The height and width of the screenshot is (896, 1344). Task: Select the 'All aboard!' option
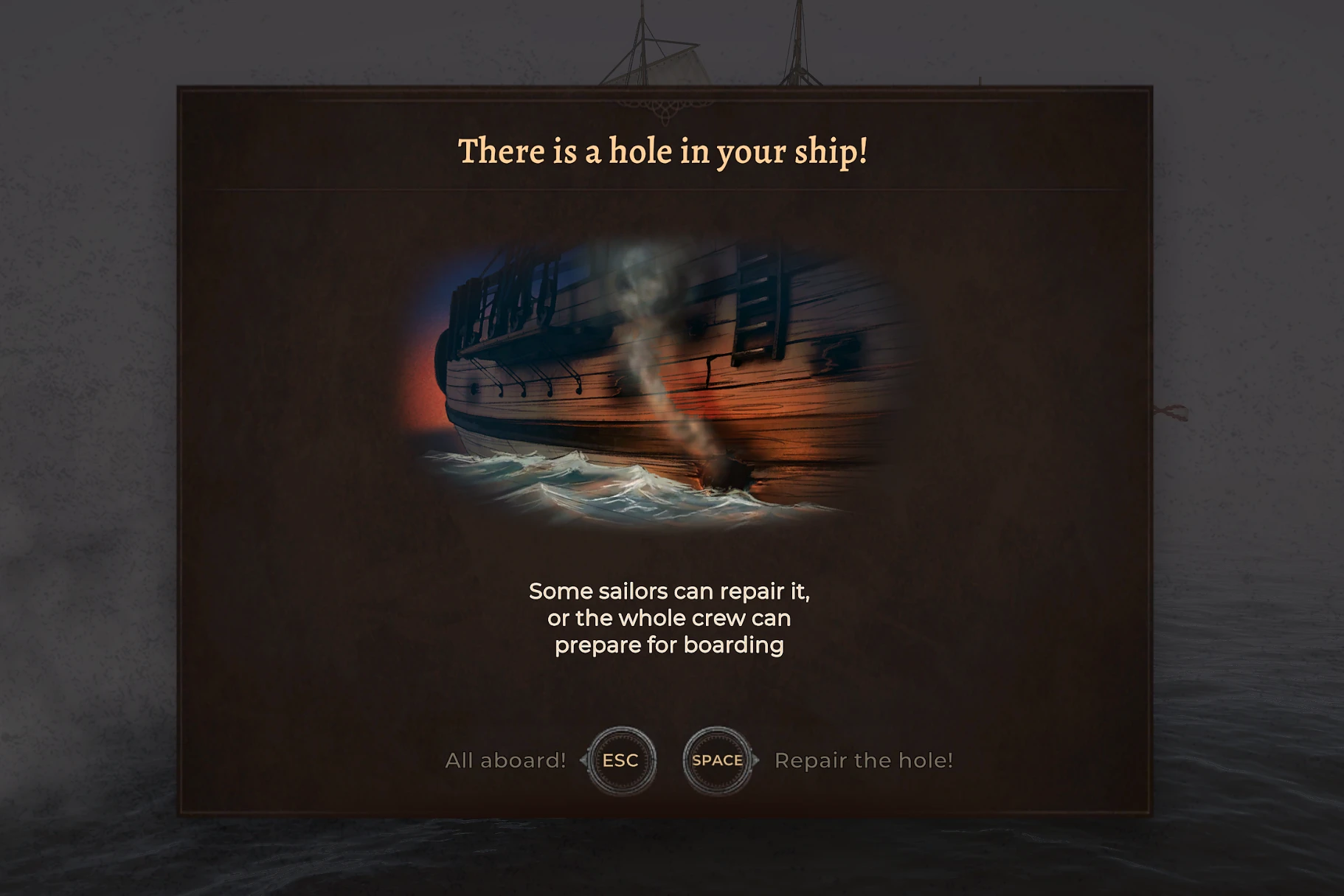point(505,760)
